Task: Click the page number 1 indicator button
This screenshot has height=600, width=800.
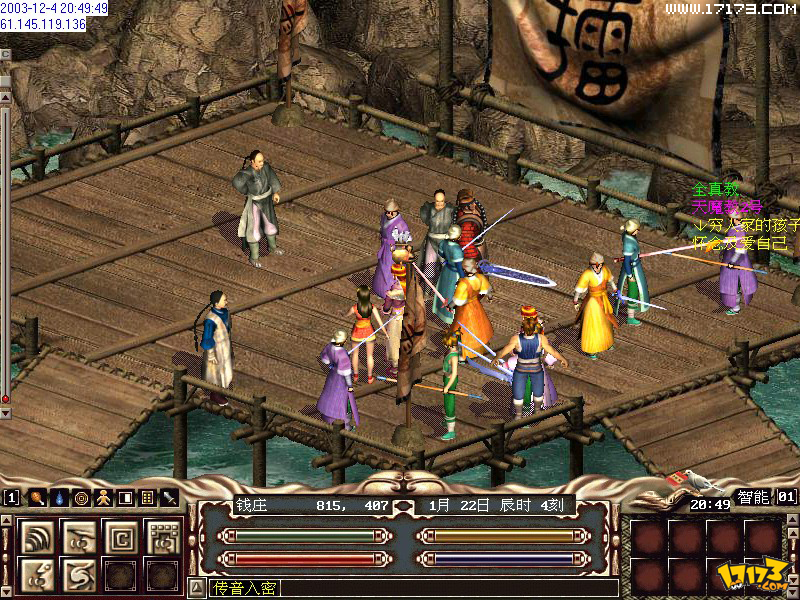Action: [x=11, y=497]
